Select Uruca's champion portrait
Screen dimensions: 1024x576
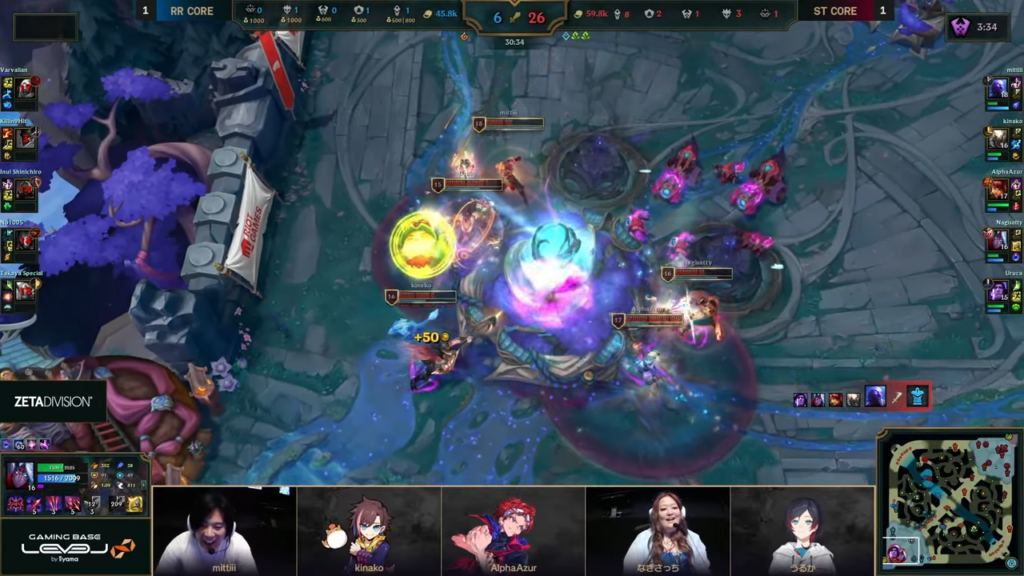click(998, 291)
